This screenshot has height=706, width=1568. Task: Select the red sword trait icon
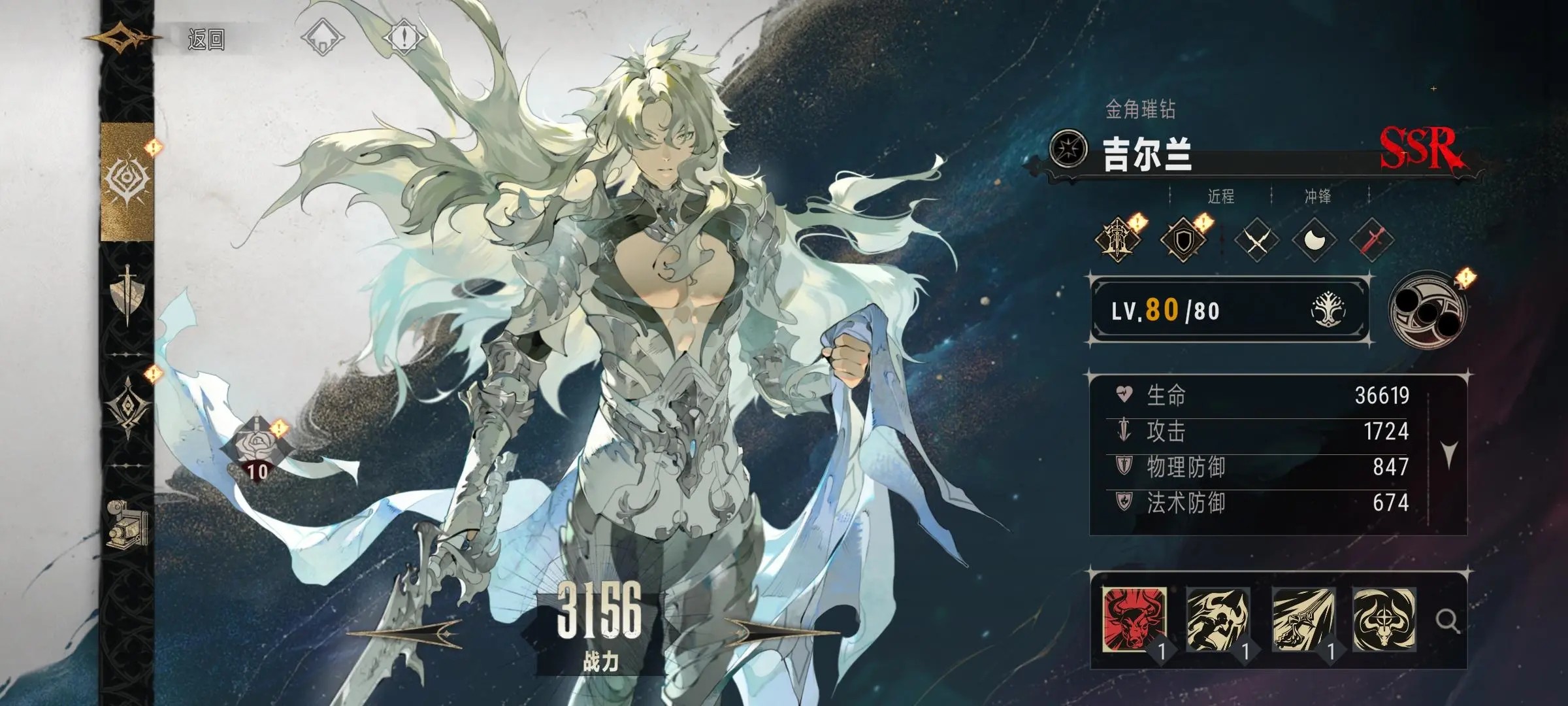1371,241
